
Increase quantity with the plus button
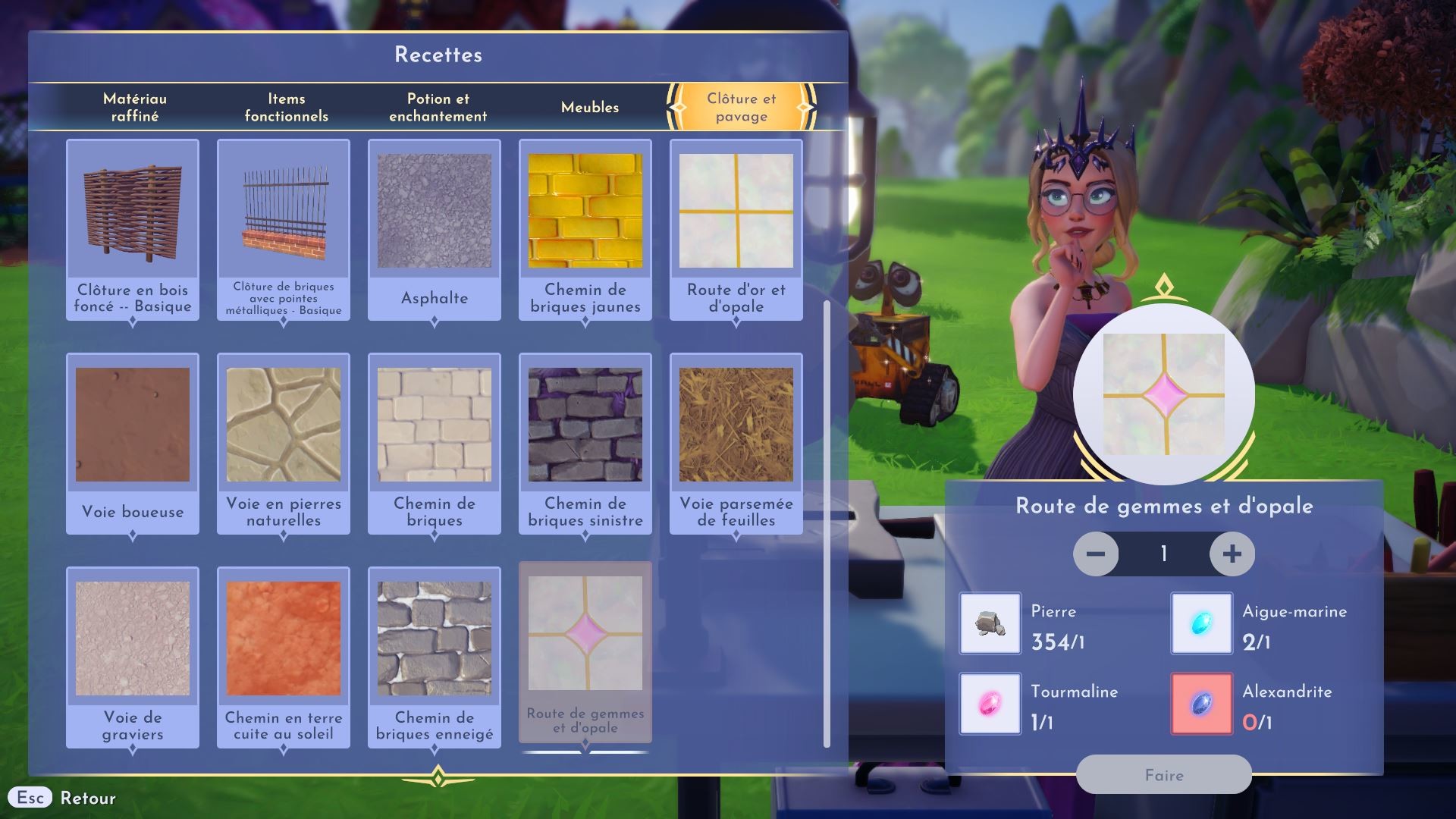point(1232,554)
